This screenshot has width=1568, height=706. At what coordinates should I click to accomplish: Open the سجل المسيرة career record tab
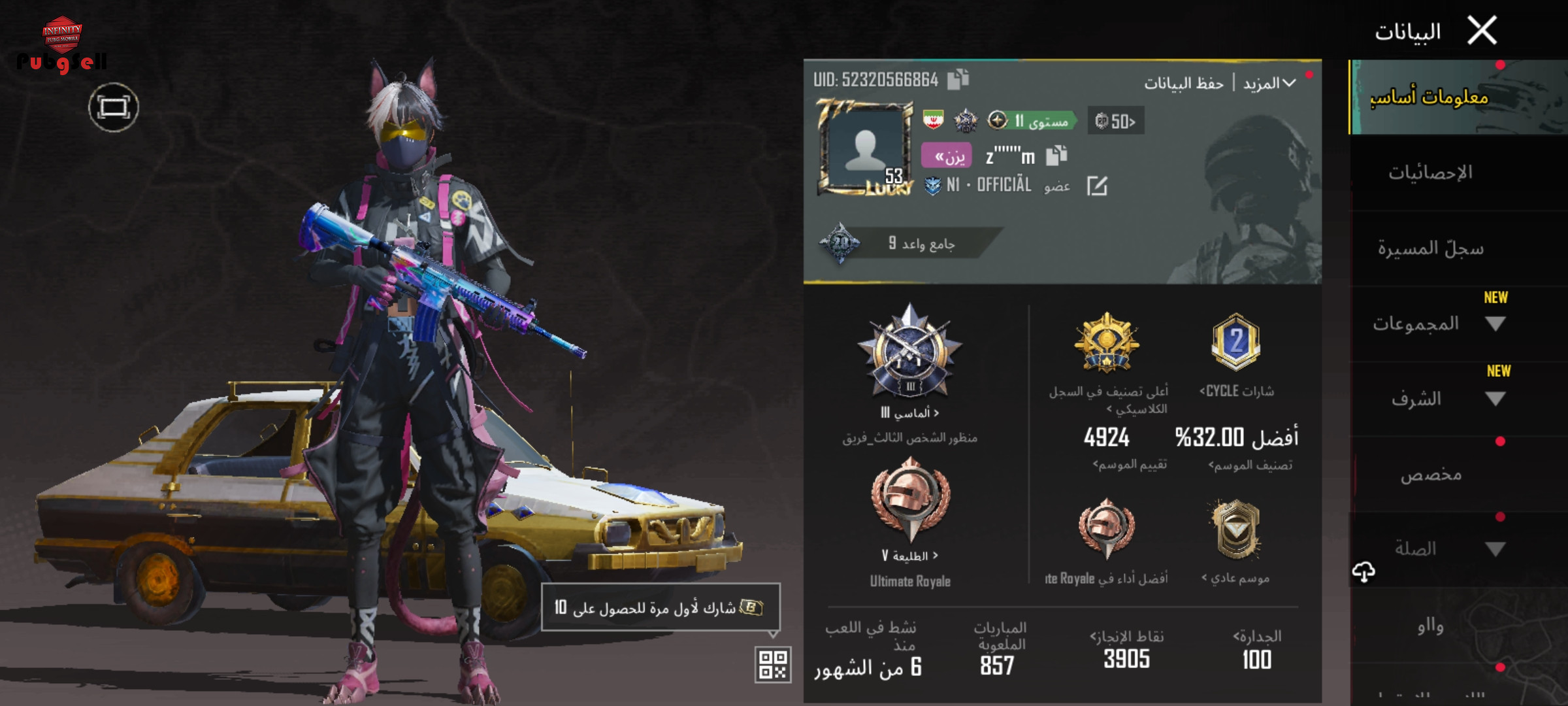1430,248
